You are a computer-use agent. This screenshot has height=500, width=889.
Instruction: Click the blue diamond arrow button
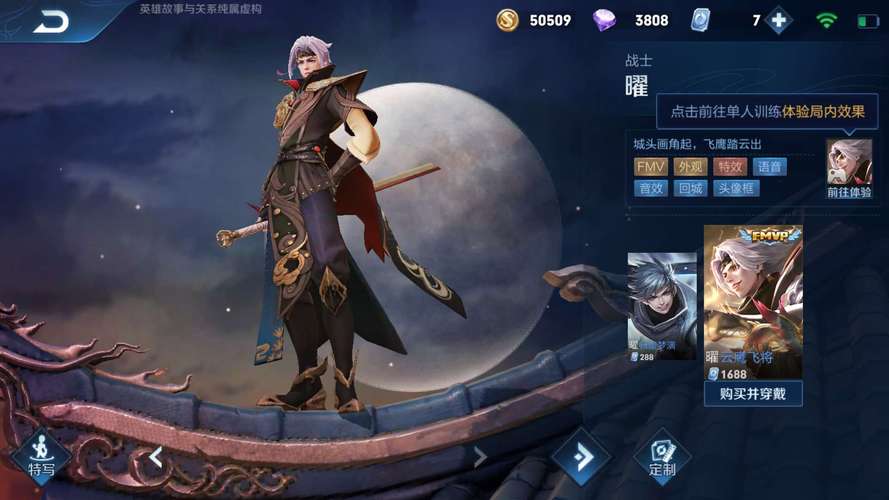click(x=581, y=457)
